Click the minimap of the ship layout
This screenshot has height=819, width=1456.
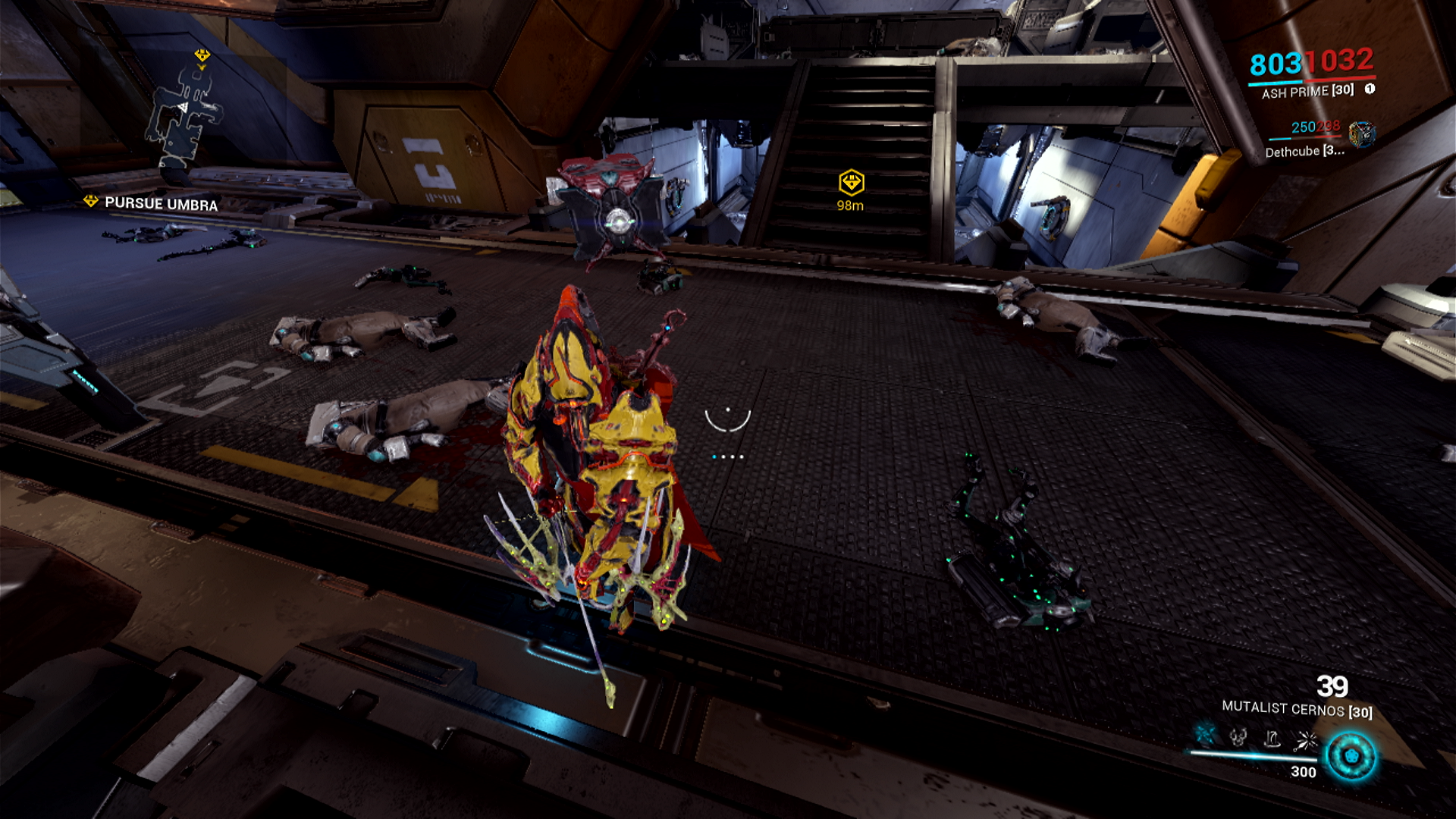[x=184, y=115]
